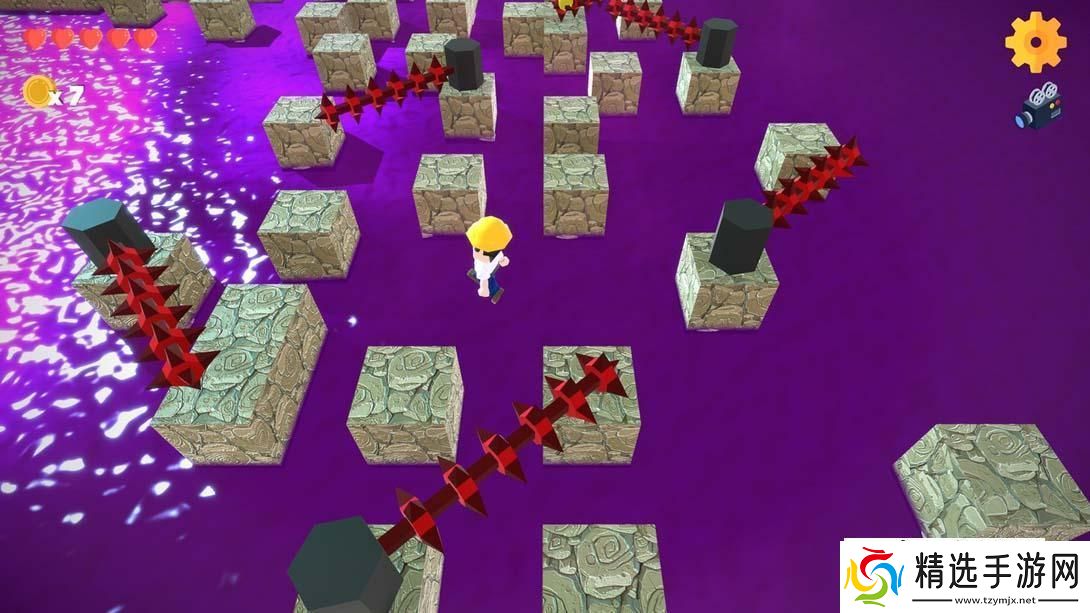
Task: Open settings with the orange gear icon
Action: click(1036, 41)
